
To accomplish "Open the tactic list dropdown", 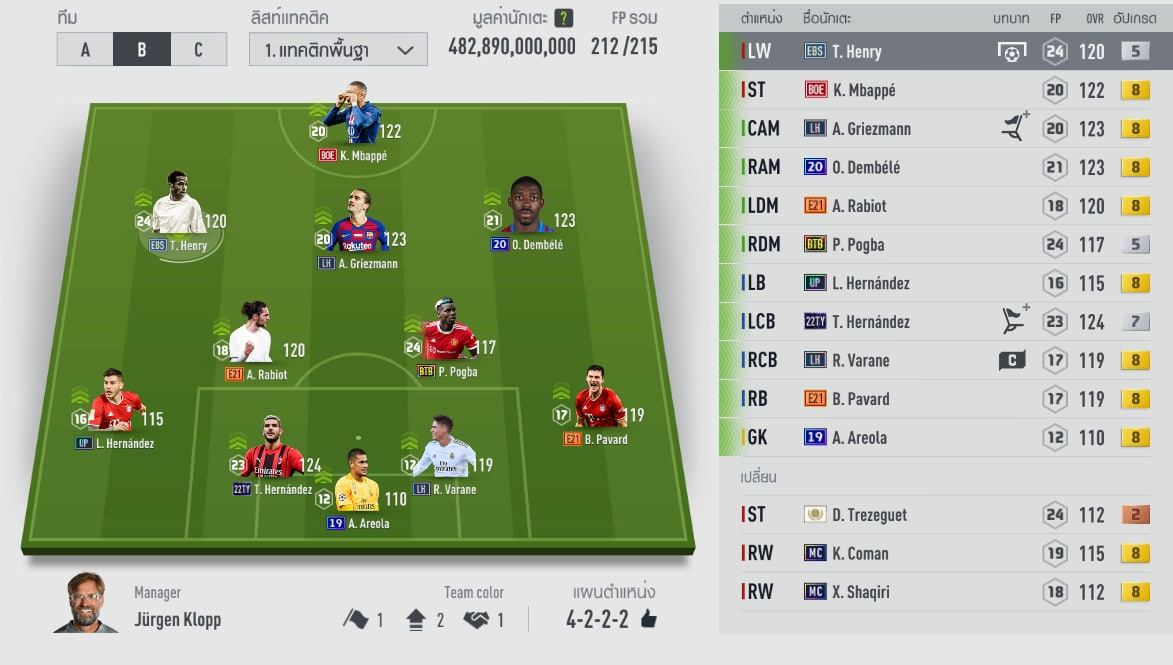I will (x=338, y=50).
